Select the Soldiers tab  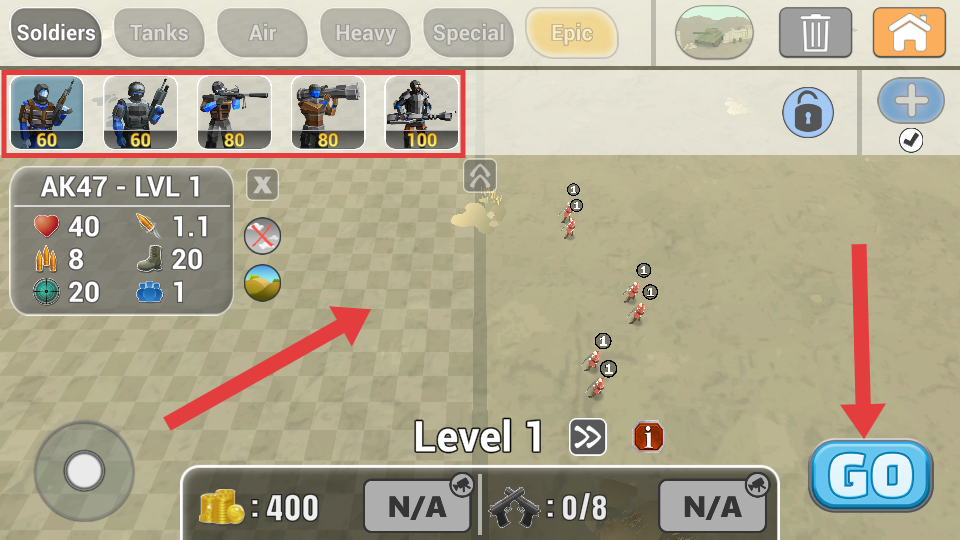click(56, 33)
